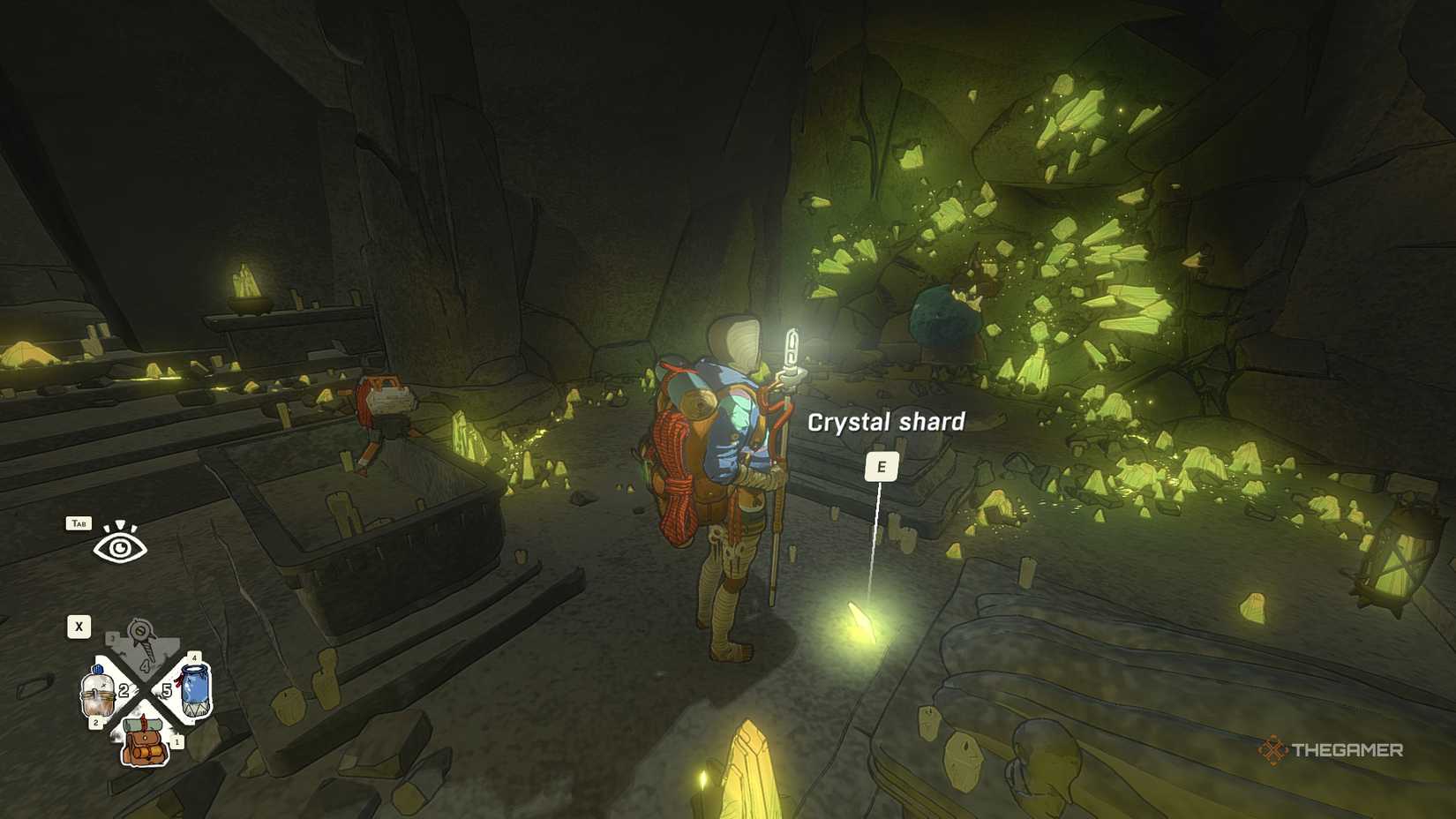This screenshot has height=819, width=1456.
Task: Click the eye survey icon
Action: coord(119,547)
